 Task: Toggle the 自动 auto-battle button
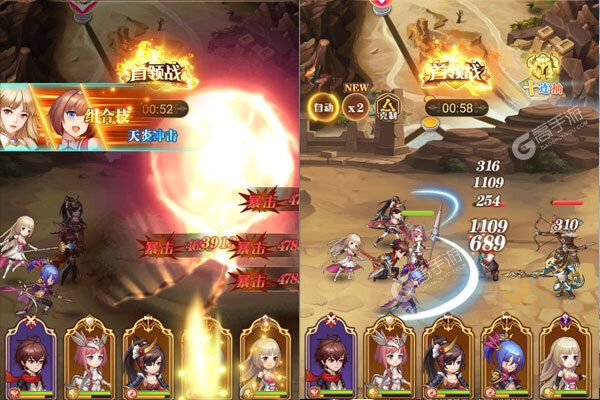tap(323, 108)
